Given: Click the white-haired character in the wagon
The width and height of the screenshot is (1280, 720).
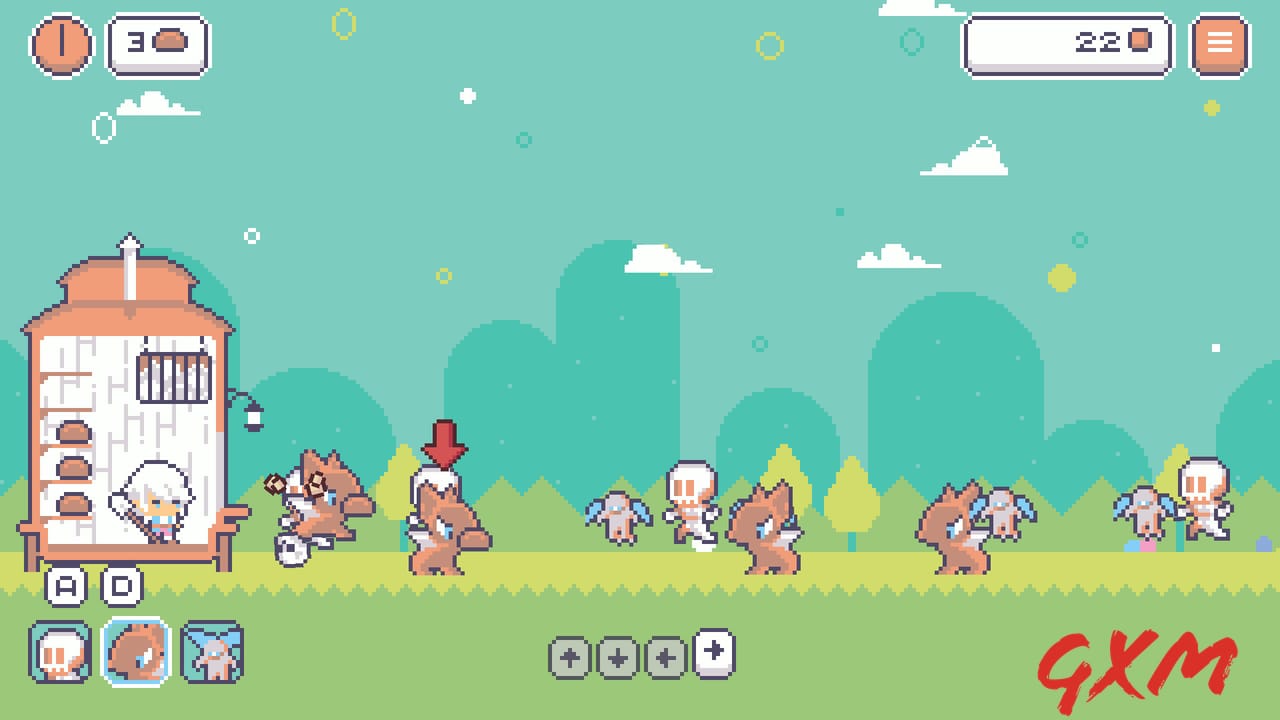Looking at the screenshot, I should coord(152,505).
